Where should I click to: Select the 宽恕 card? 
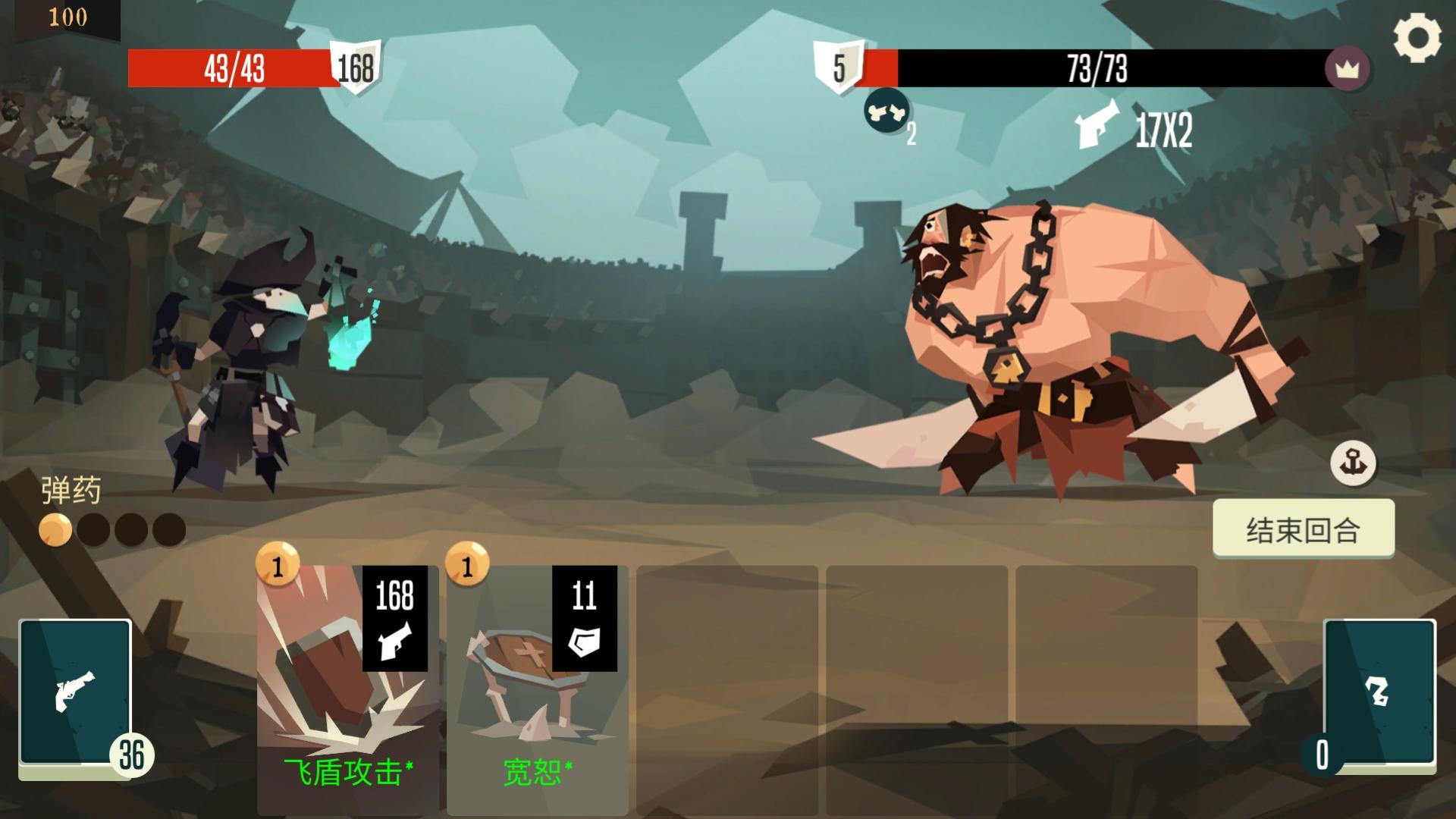click(x=535, y=682)
